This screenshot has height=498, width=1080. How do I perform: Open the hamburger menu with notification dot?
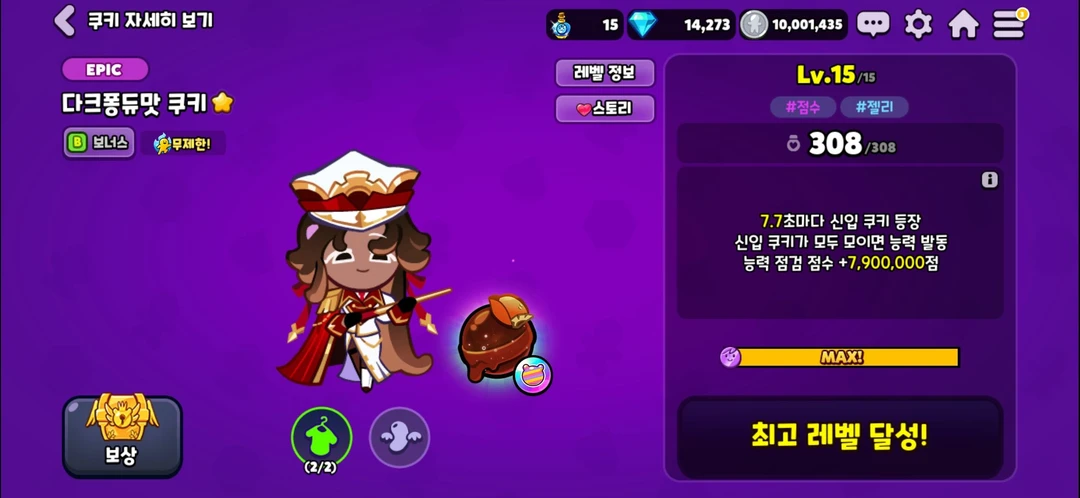coord(1008,24)
